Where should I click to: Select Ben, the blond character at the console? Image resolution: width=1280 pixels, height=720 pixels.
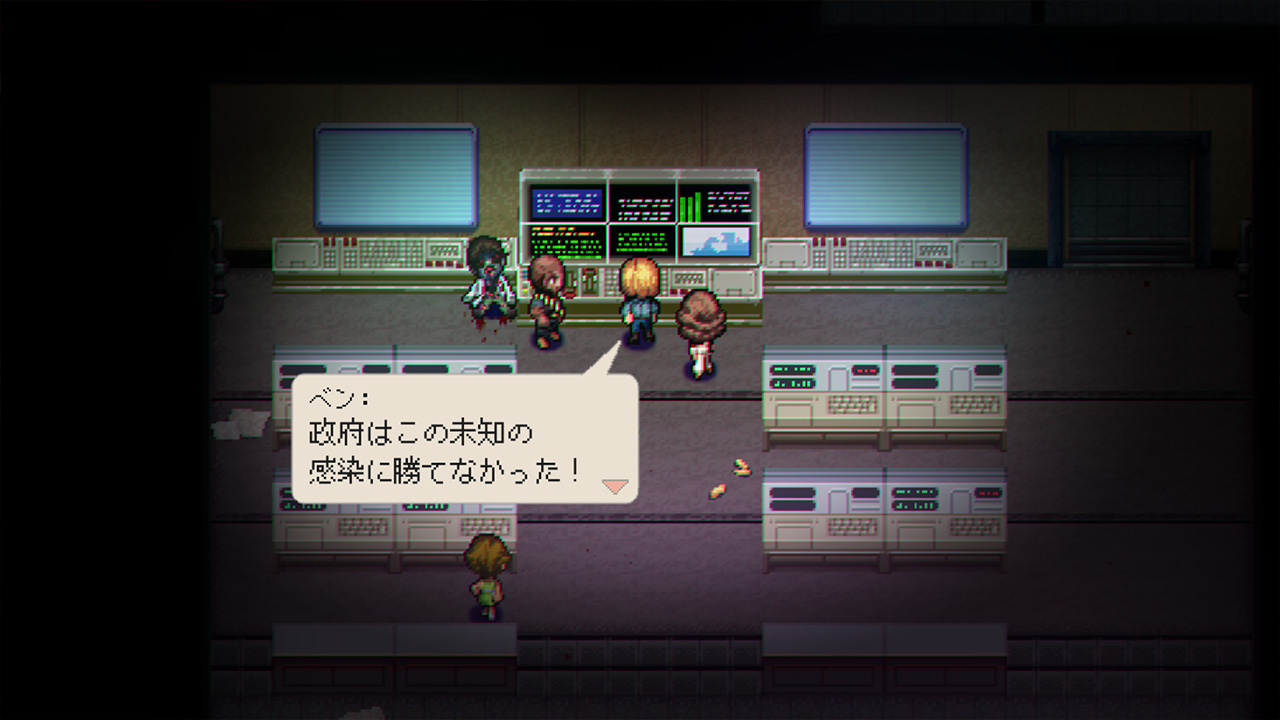click(638, 300)
